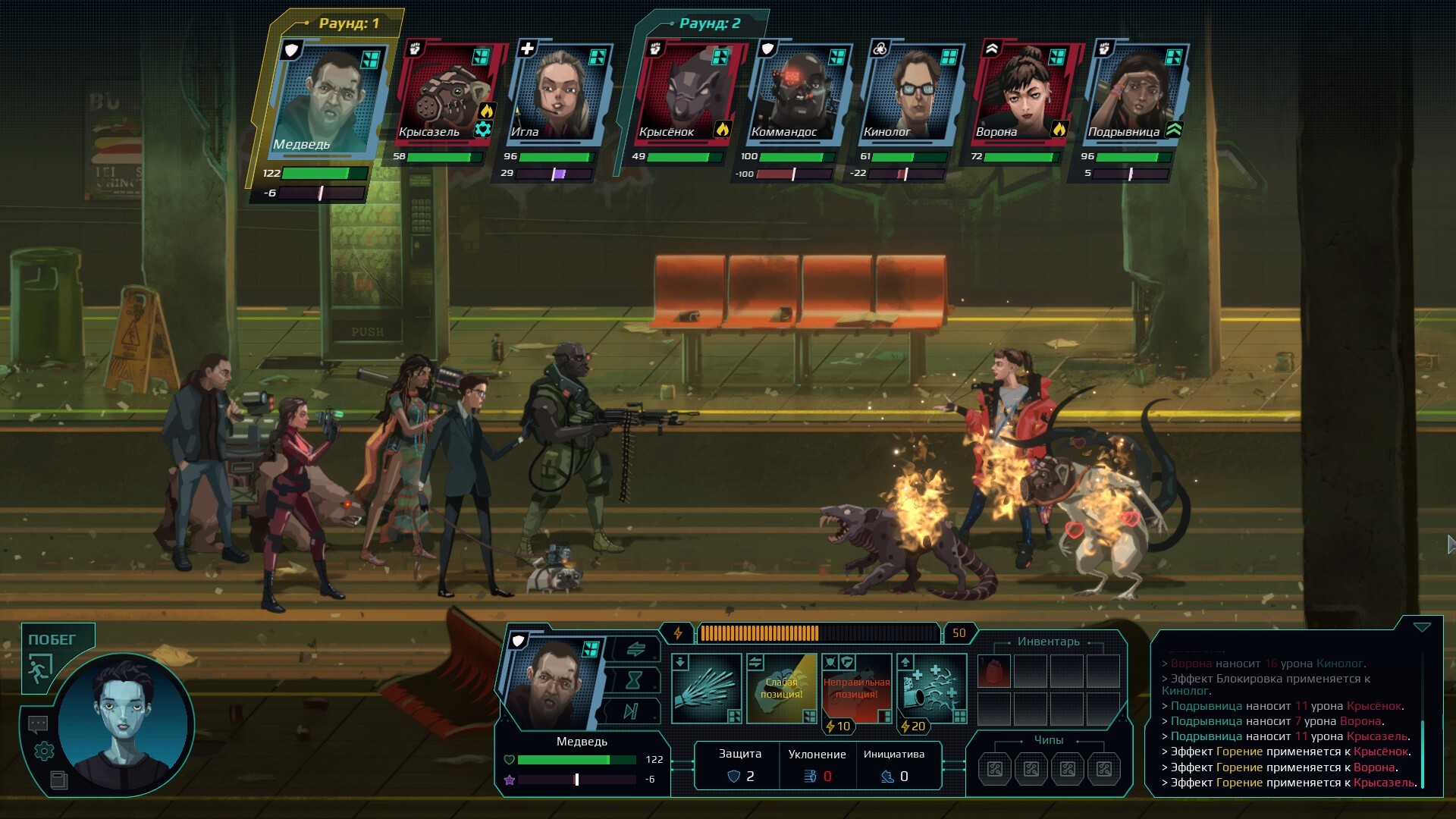Screen dimensions: 1456x819
Task: Choose the Слабая позиция paw ability
Action: [781, 688]
